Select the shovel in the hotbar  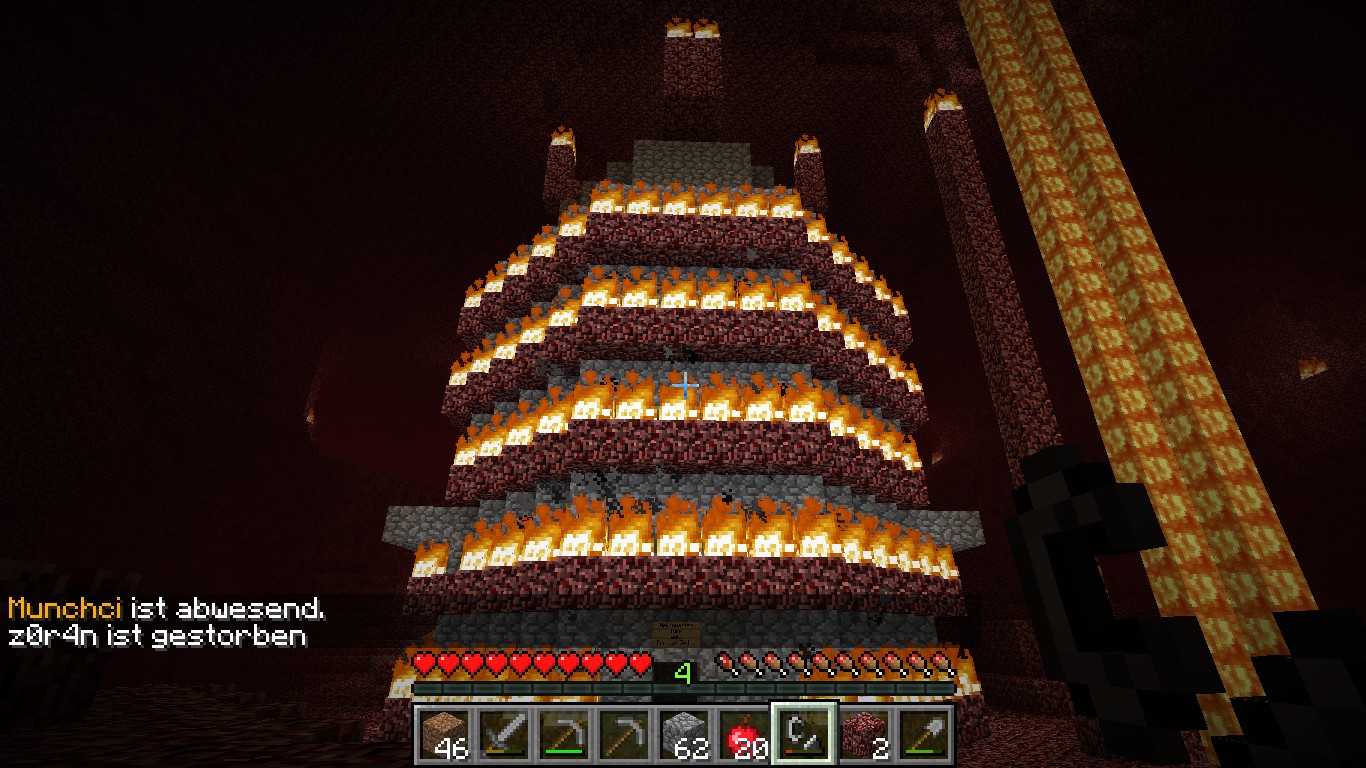(924, 737)
